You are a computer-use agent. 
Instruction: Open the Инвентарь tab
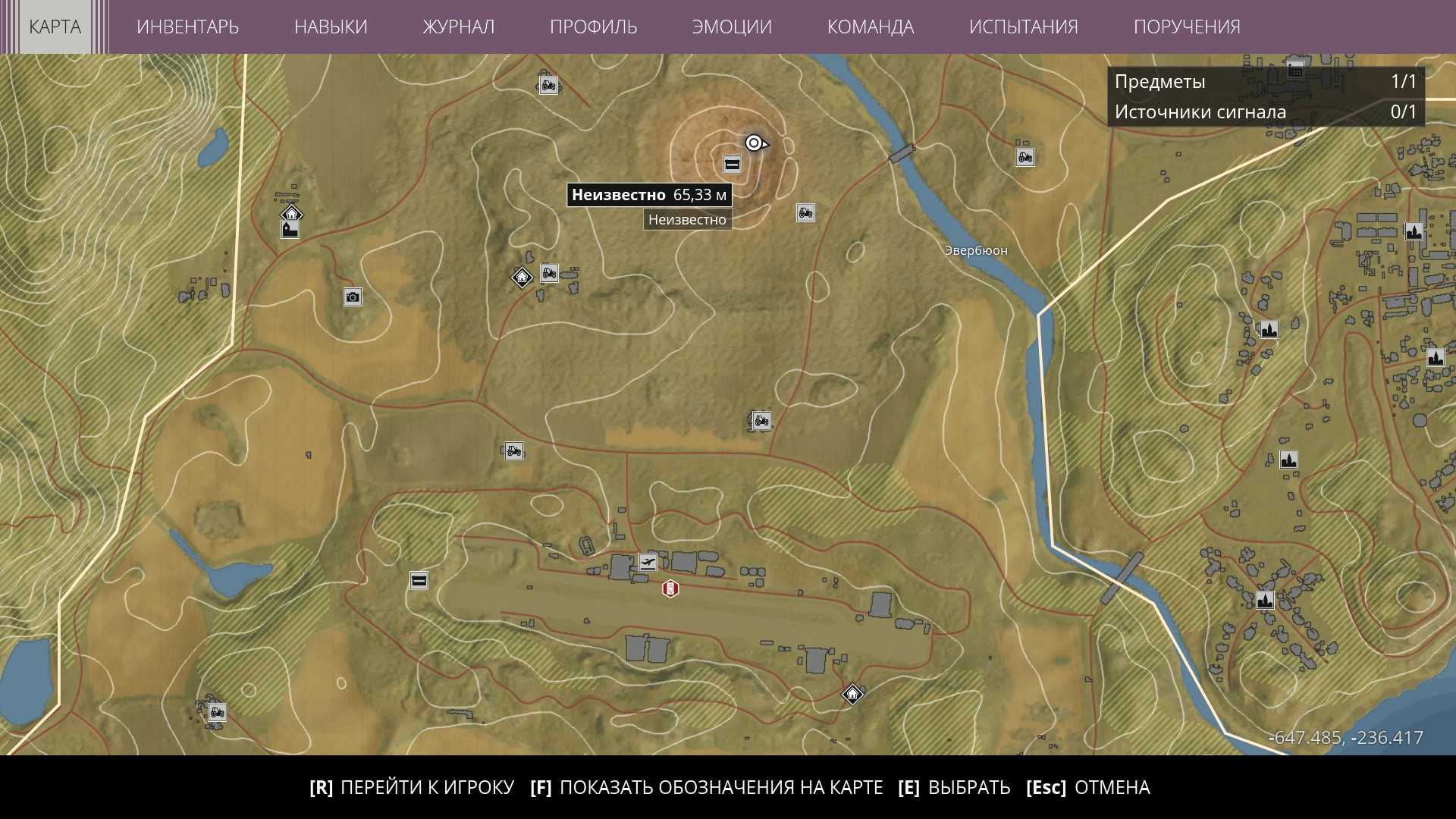coord(187,27)
